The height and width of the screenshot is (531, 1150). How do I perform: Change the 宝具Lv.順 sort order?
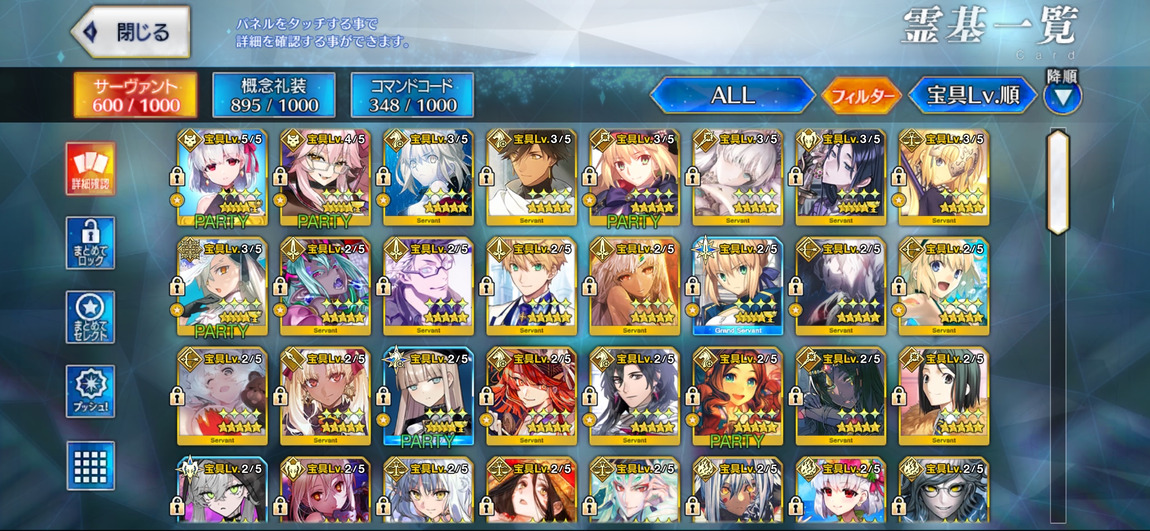tap(972, 96)
